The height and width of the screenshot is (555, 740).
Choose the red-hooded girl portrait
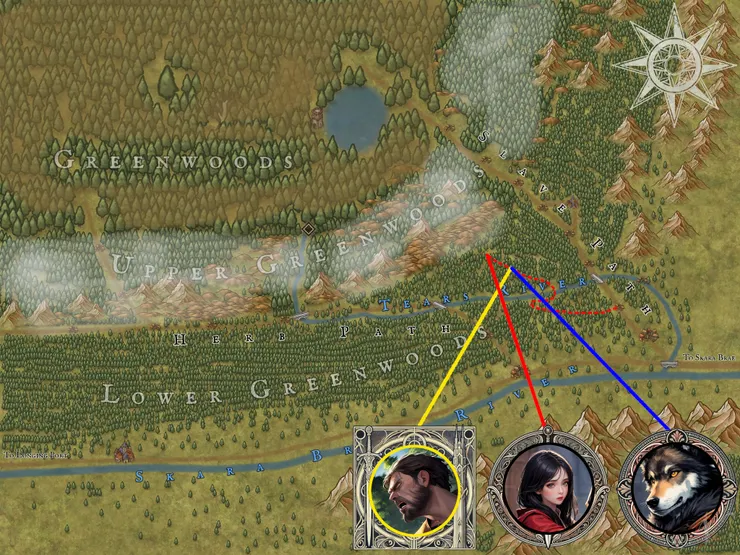(547, 490)
